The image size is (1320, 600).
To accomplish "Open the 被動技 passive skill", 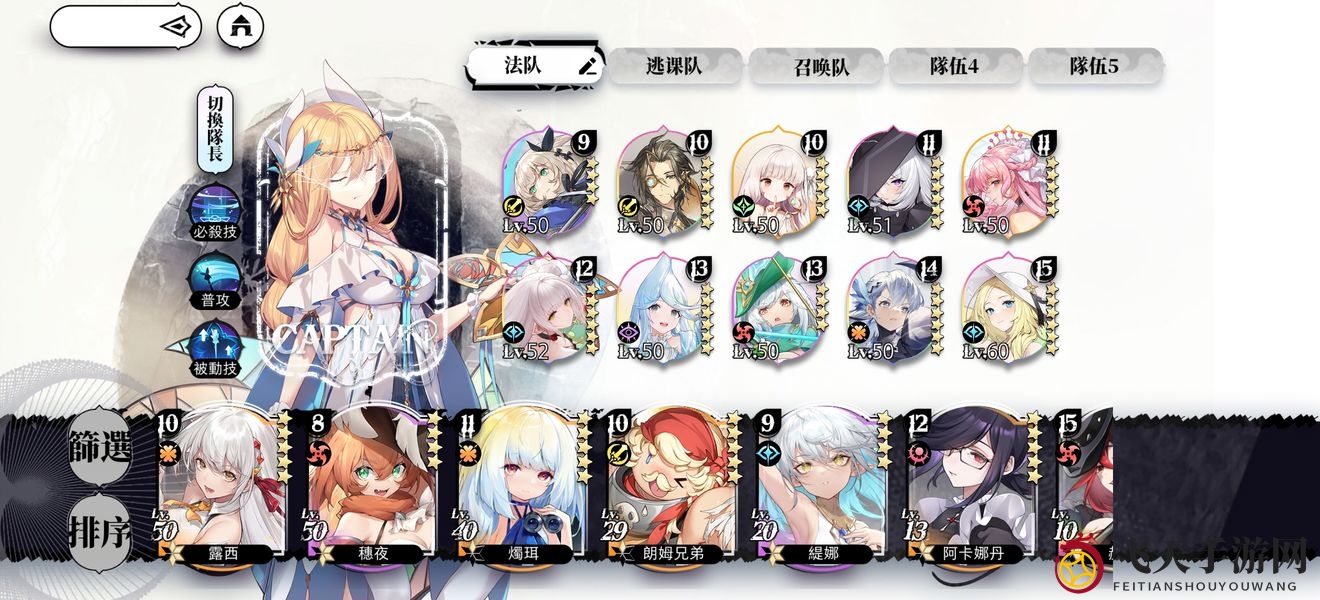I will (215, 347).
